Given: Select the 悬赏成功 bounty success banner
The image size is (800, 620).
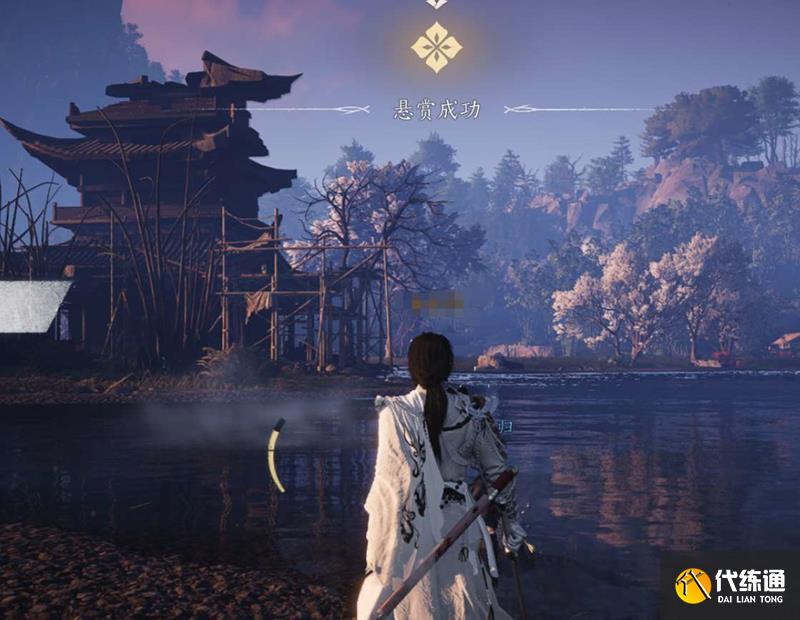Looking at the screenshot, I should (437, 110).
